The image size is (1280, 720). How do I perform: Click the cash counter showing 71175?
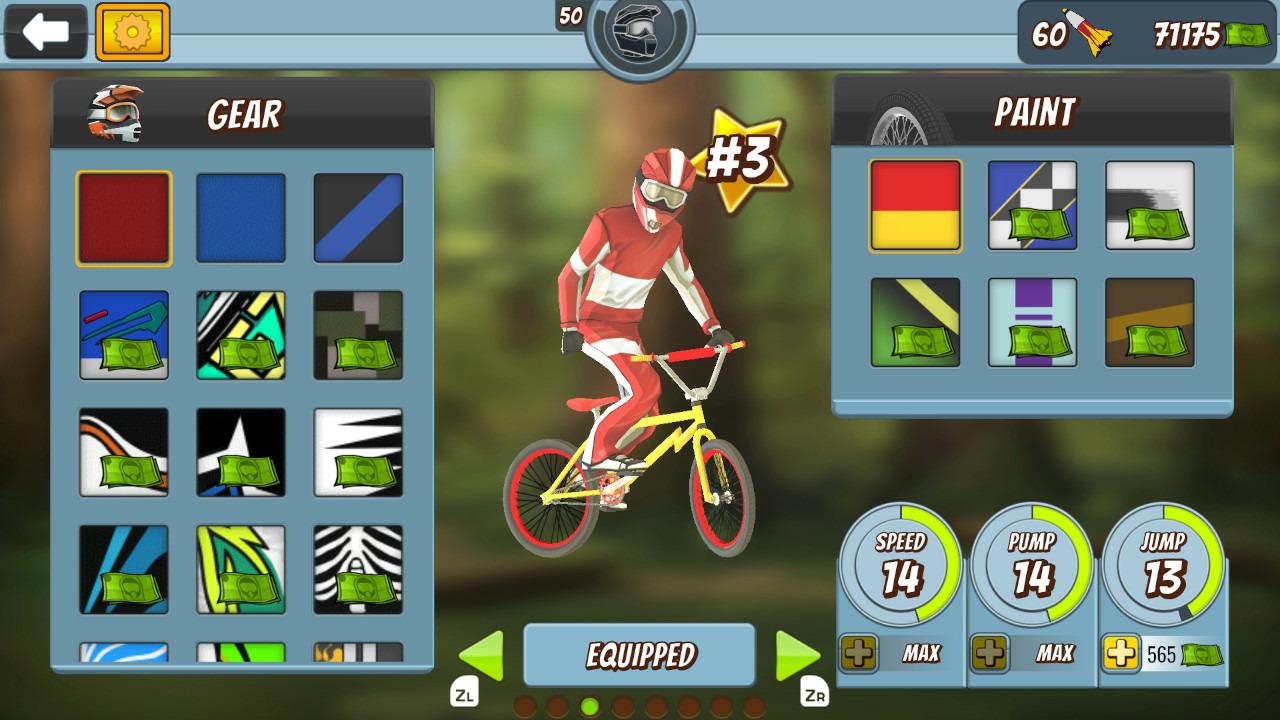pos(1190,33)
